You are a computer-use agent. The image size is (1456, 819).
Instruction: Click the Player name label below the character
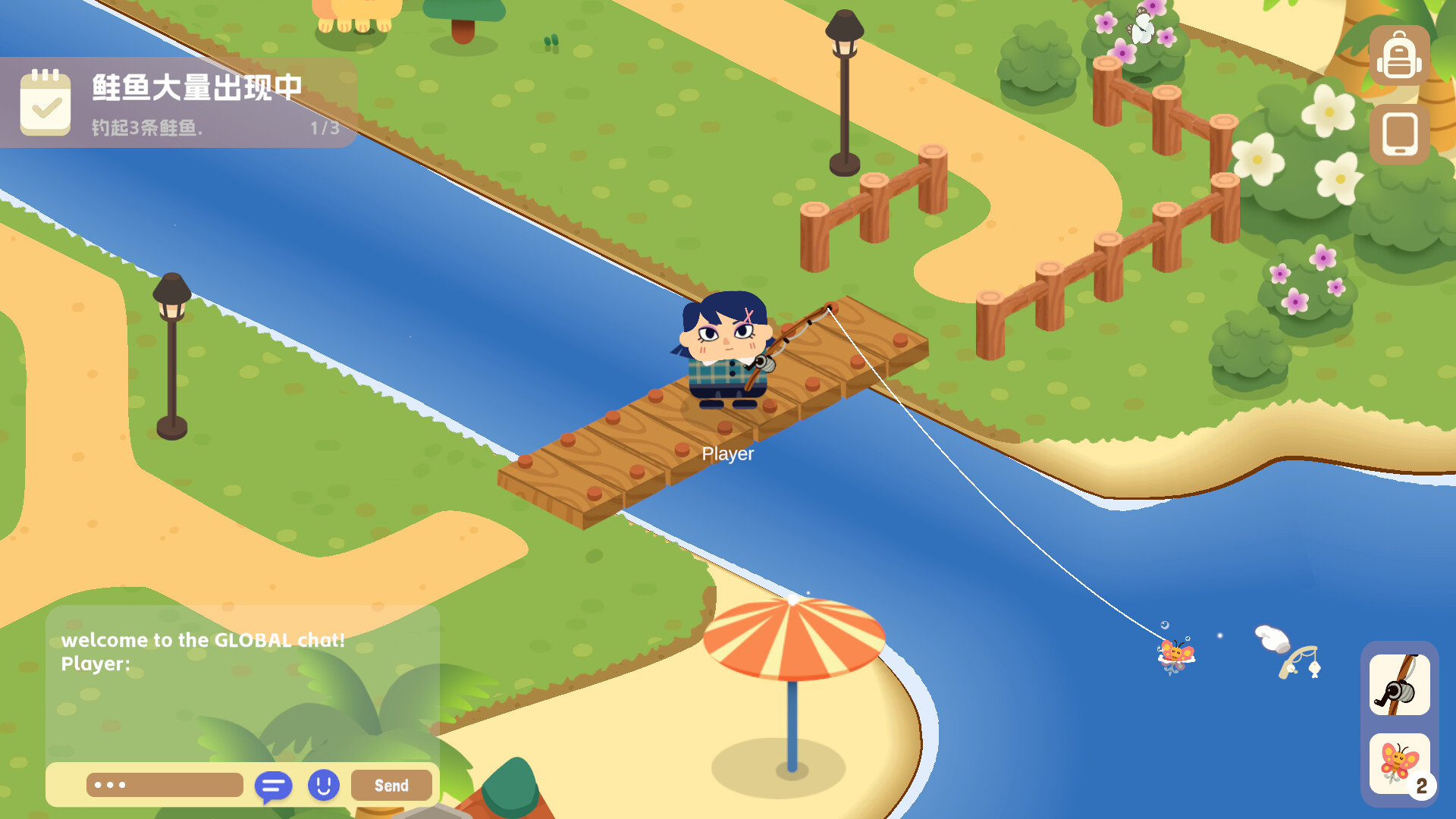(x=727, y=455)
